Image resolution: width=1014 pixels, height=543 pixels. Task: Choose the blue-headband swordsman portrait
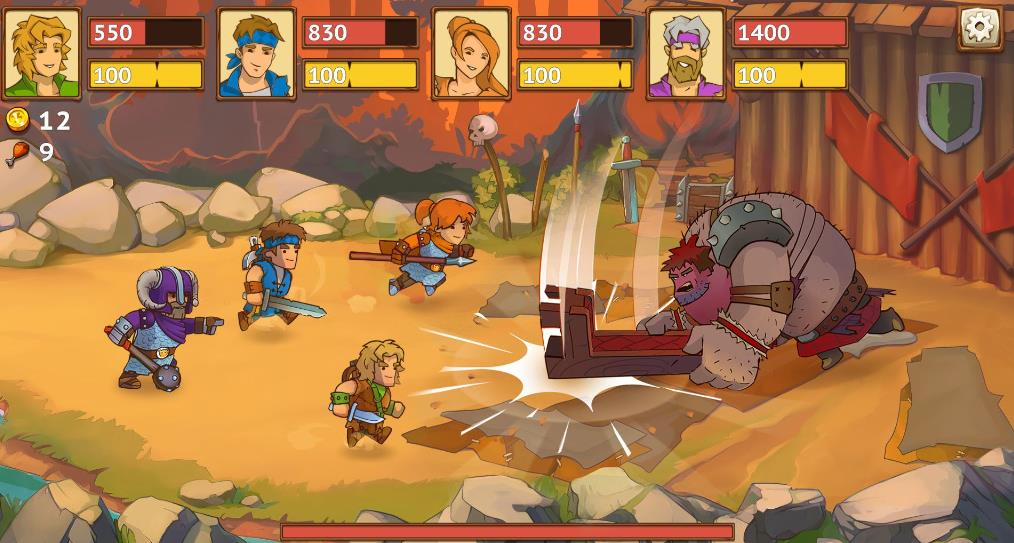click(256, 53)
